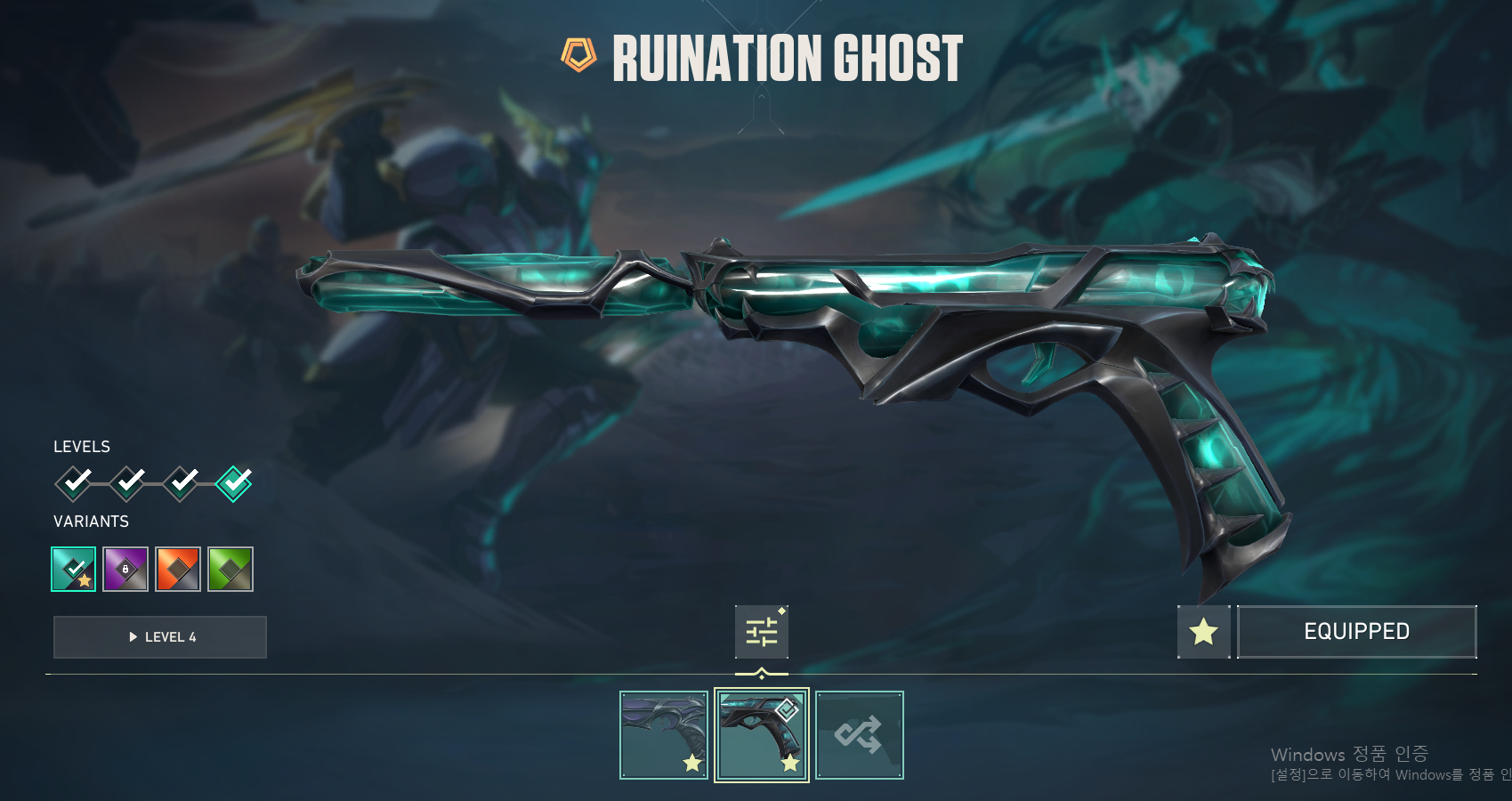Open the skin filter sliders icon
Screen dimensions: 1512x801
[762, 632]
